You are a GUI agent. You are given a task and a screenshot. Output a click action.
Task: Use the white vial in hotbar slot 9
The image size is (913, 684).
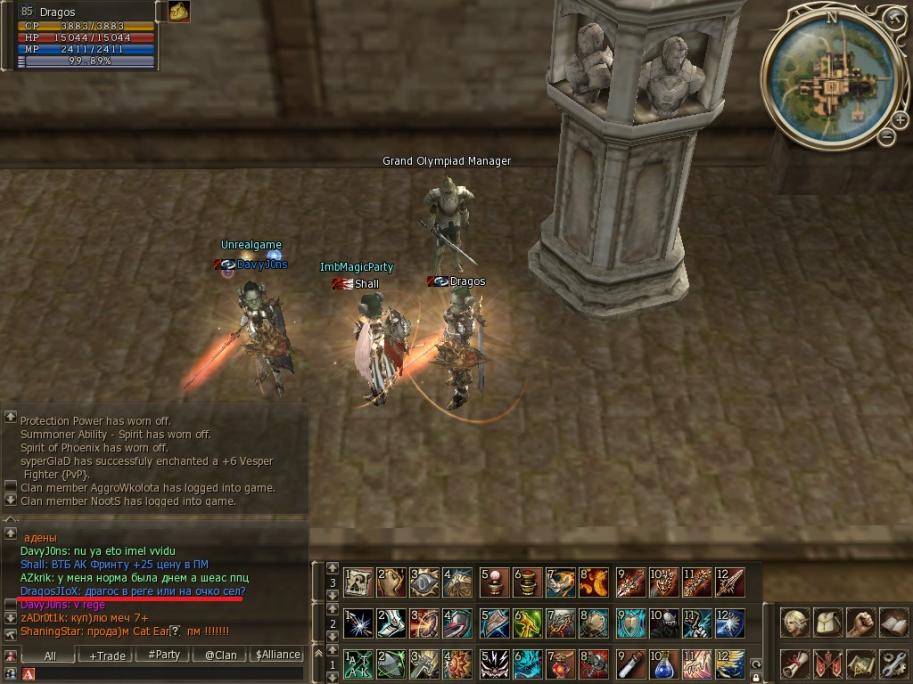click(x=630, y=664)
